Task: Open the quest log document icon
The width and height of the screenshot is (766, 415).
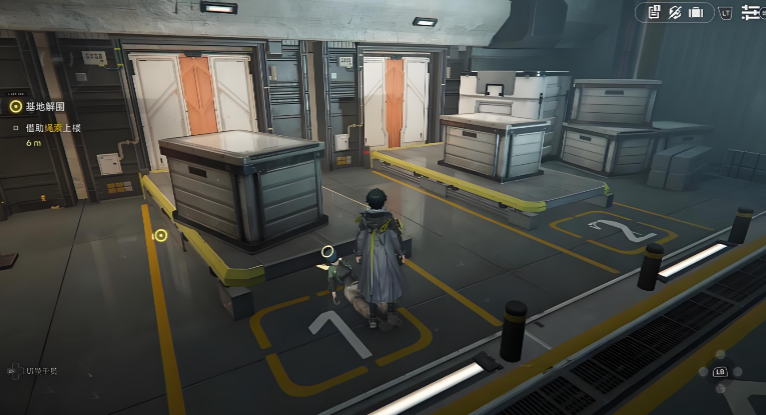Action: point(654,12)
